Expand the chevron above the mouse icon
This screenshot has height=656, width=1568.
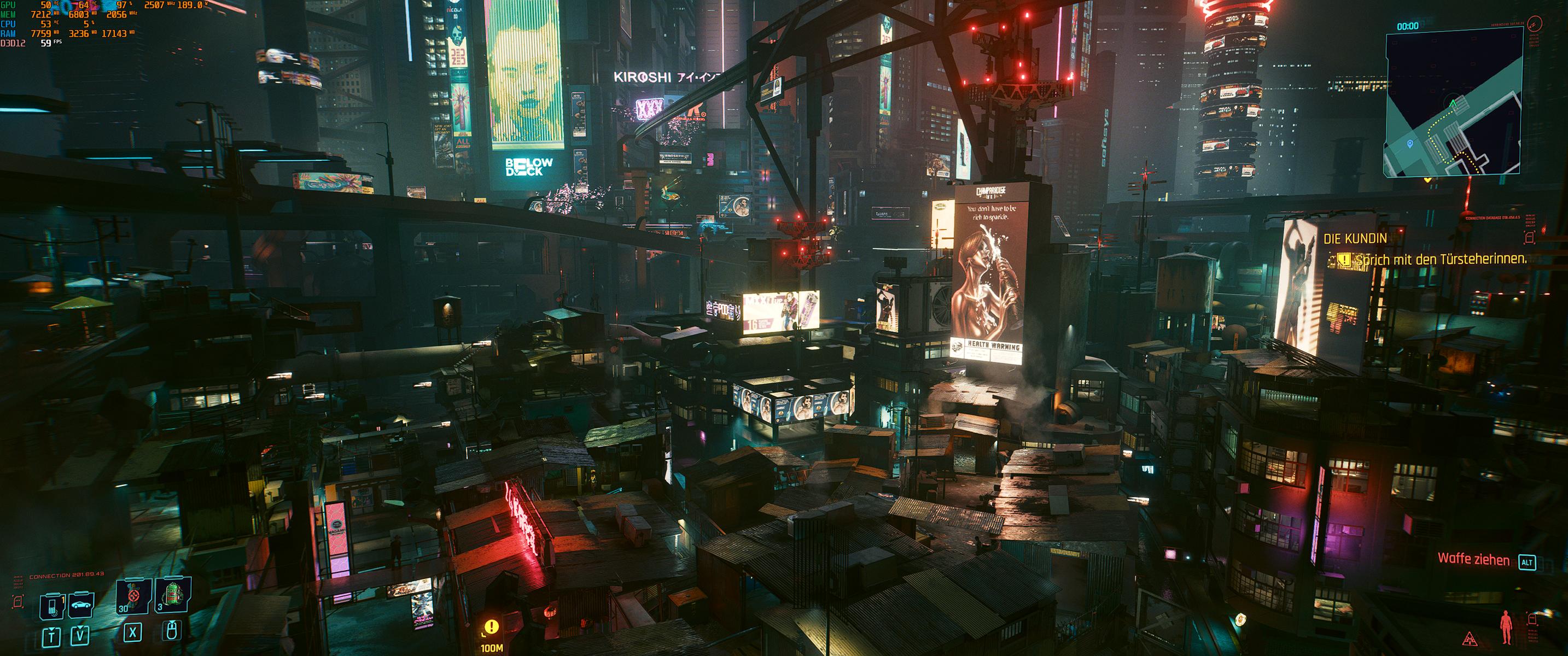[172, 623]
